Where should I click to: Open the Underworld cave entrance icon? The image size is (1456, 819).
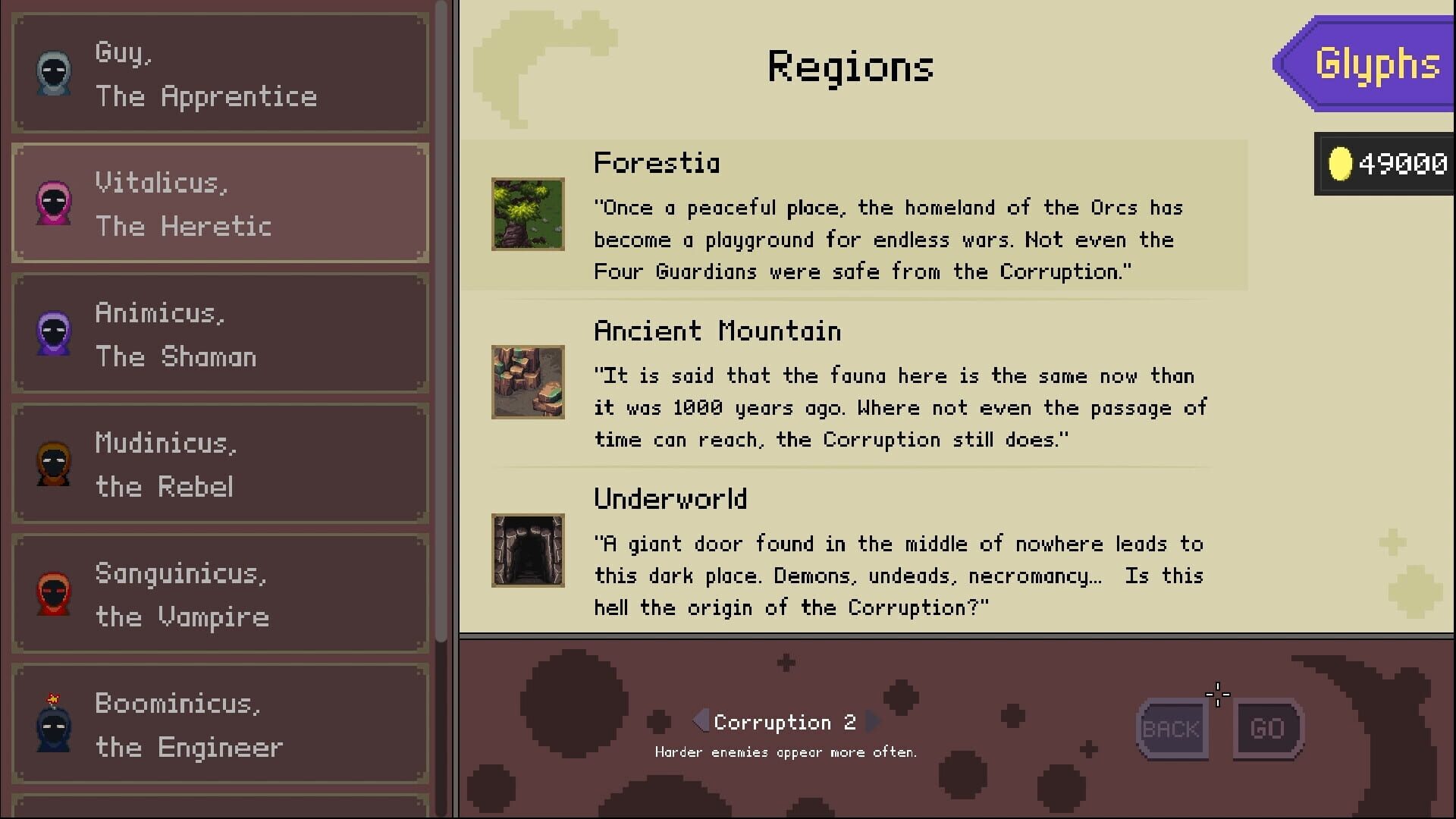(x=528, y=551)
